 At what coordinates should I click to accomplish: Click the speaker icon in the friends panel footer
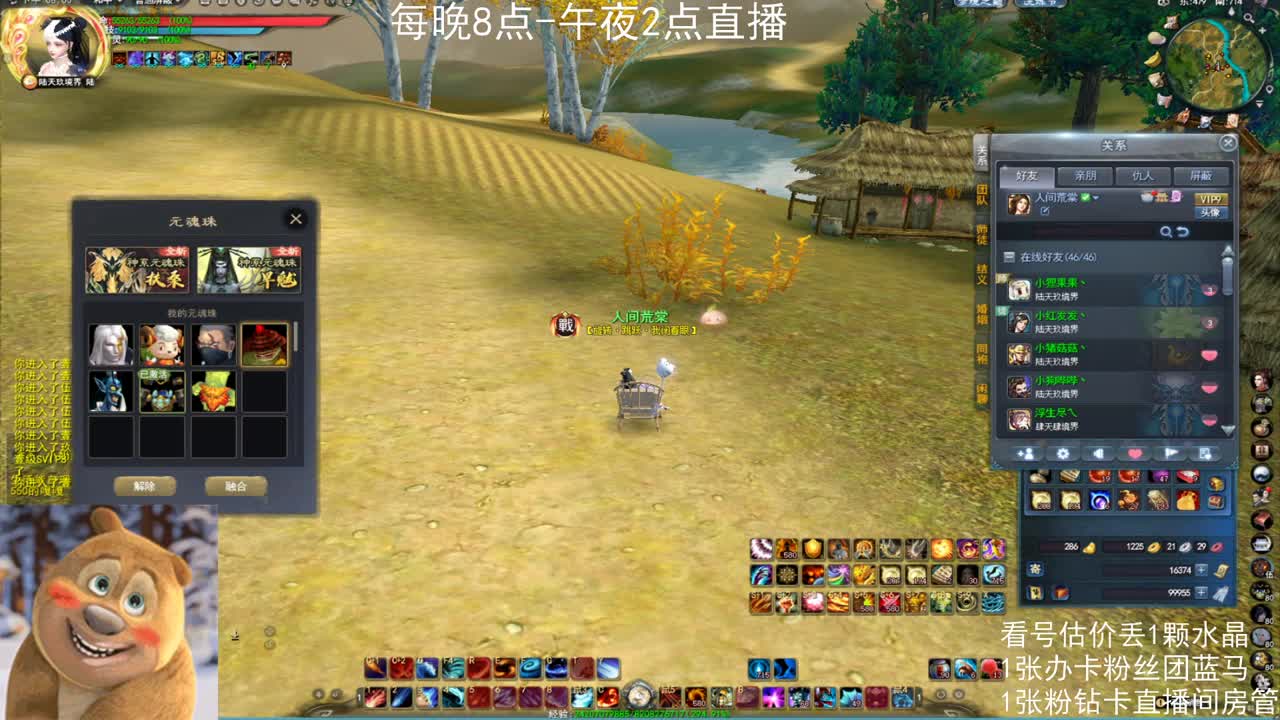[x=1098, y=454]
